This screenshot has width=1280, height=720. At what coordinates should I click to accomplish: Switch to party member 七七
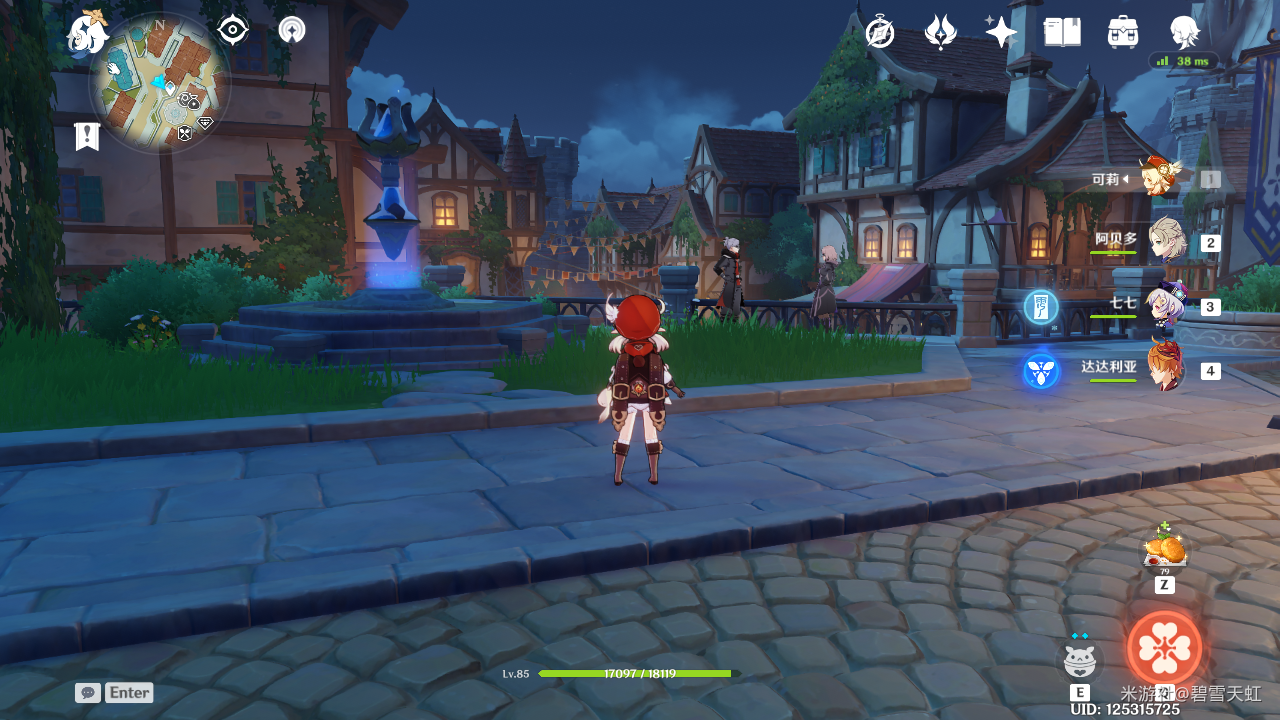1166,306
